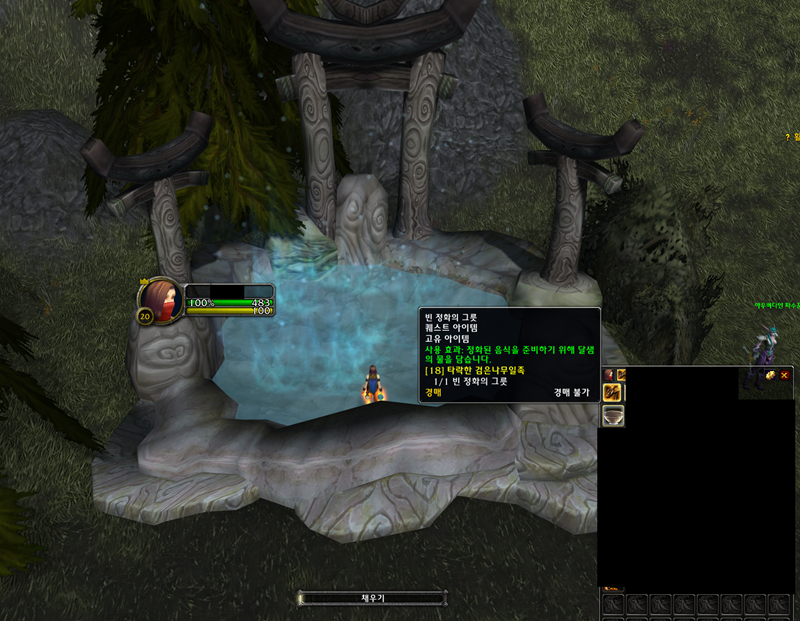Close the bag window with the red X
The width and height of the screenshot is (800, 621).
[x=784, y=375]
